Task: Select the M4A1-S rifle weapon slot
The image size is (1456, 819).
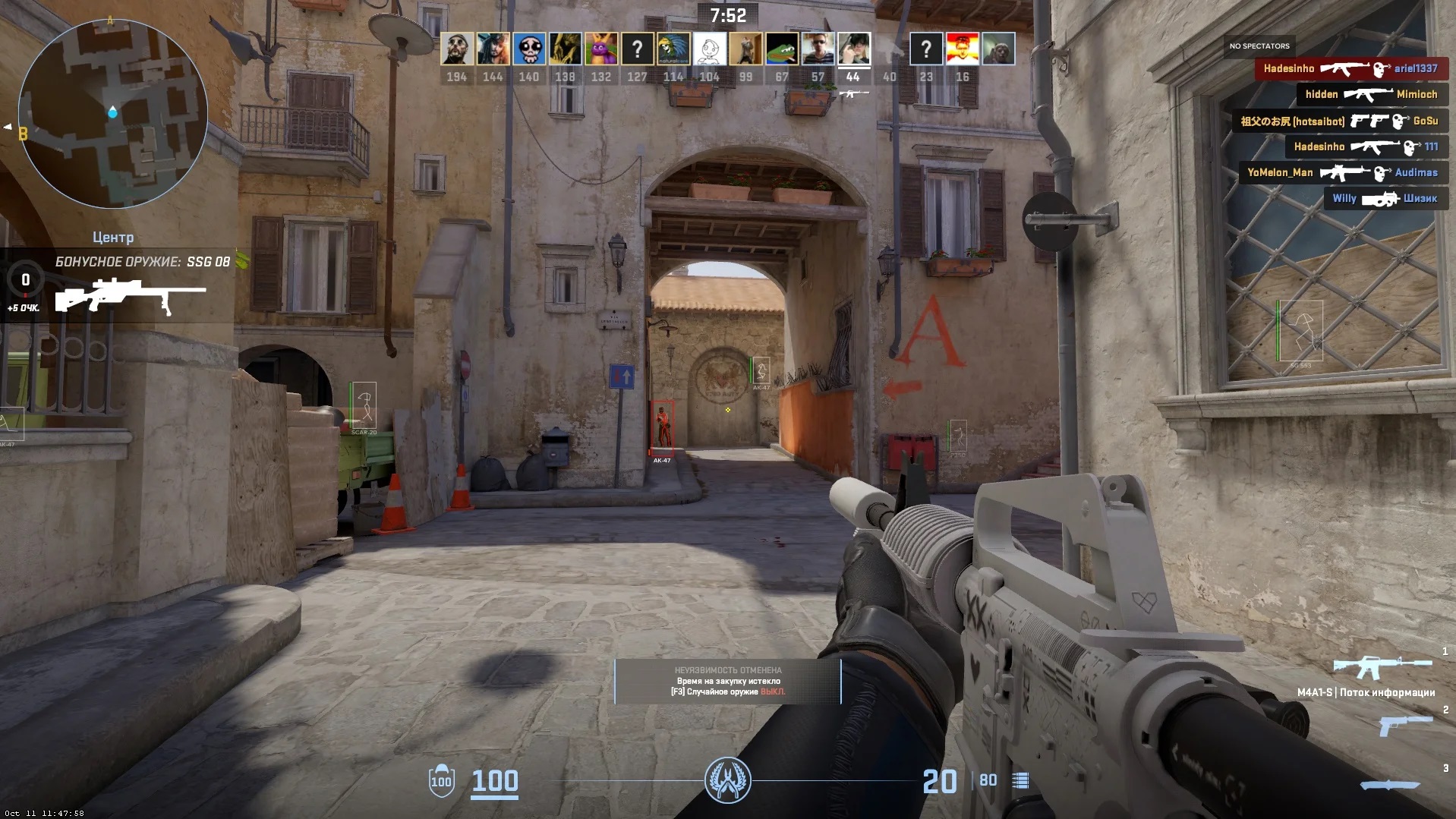Action: click(1382, 668)
